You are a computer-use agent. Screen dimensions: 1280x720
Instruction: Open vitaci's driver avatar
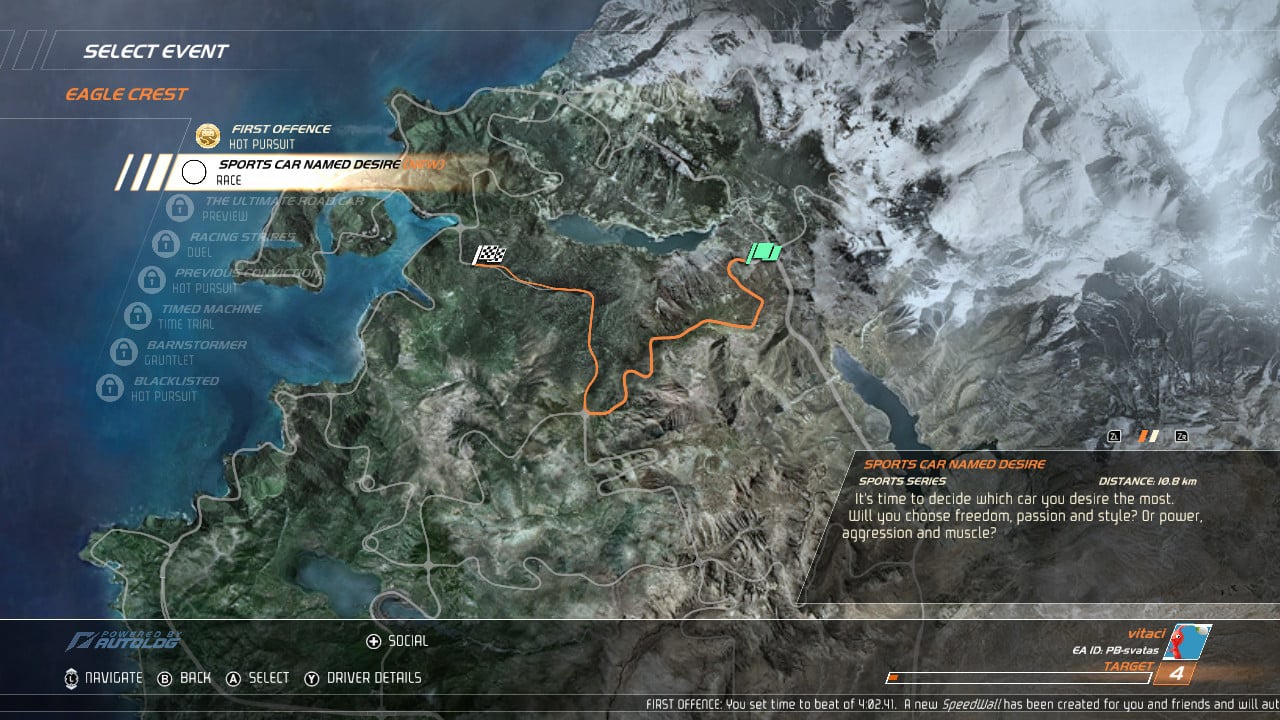(x=1188, y=642)
